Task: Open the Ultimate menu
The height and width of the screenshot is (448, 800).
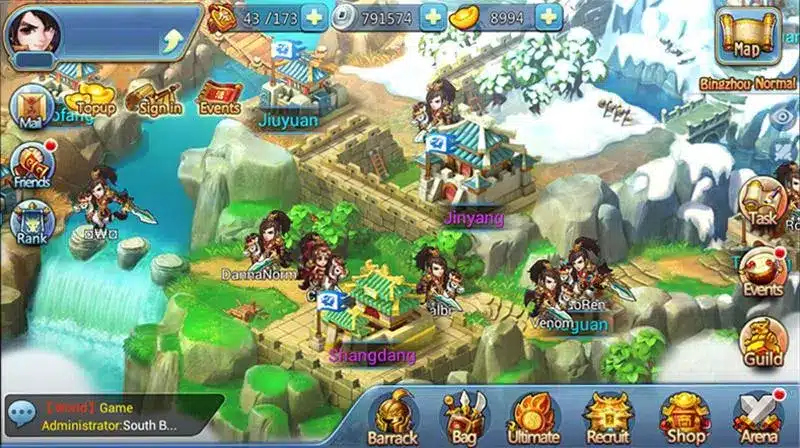Action: [x=533, y=416]
